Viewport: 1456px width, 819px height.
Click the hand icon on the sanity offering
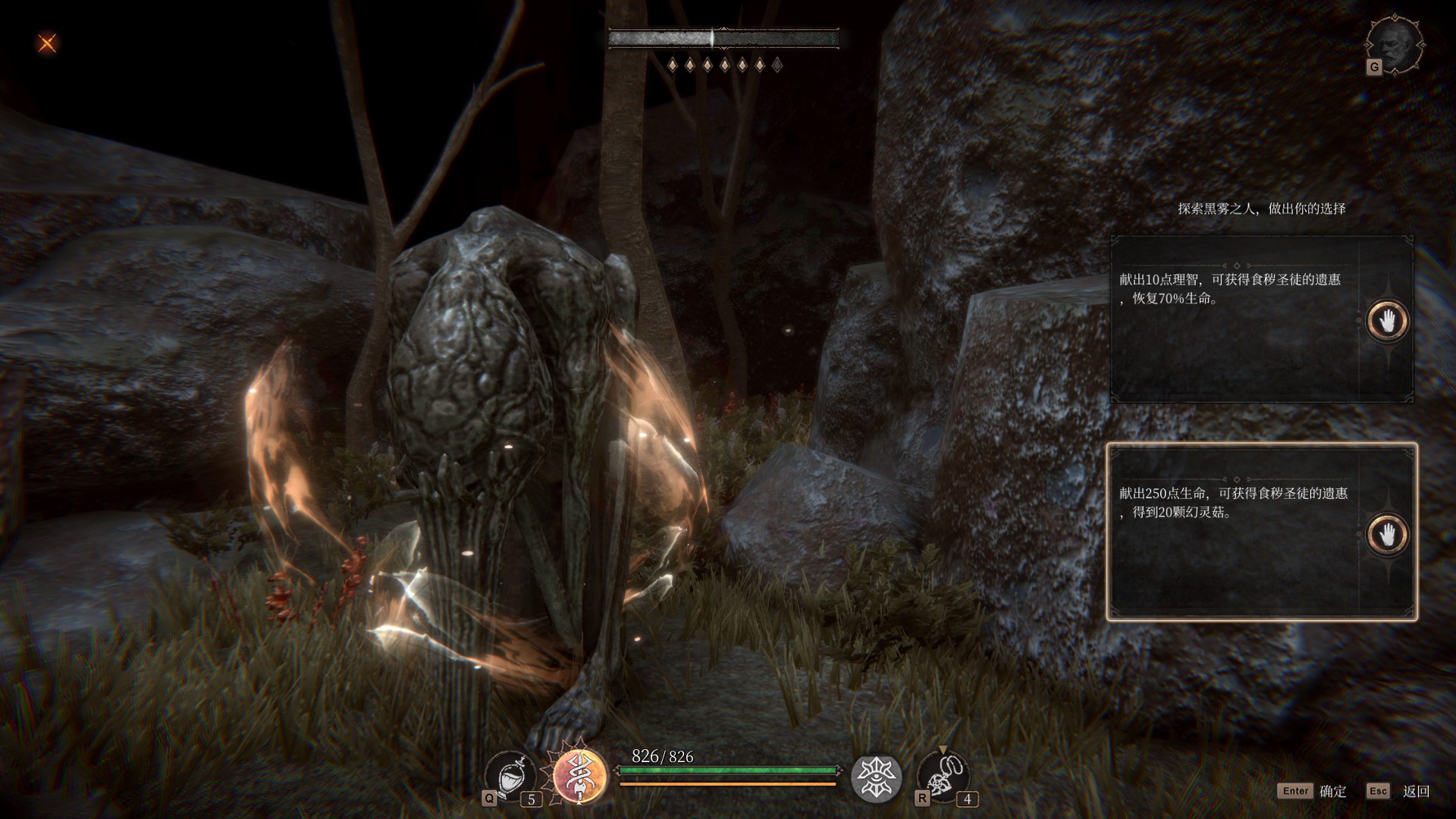tap(1387, 321)
